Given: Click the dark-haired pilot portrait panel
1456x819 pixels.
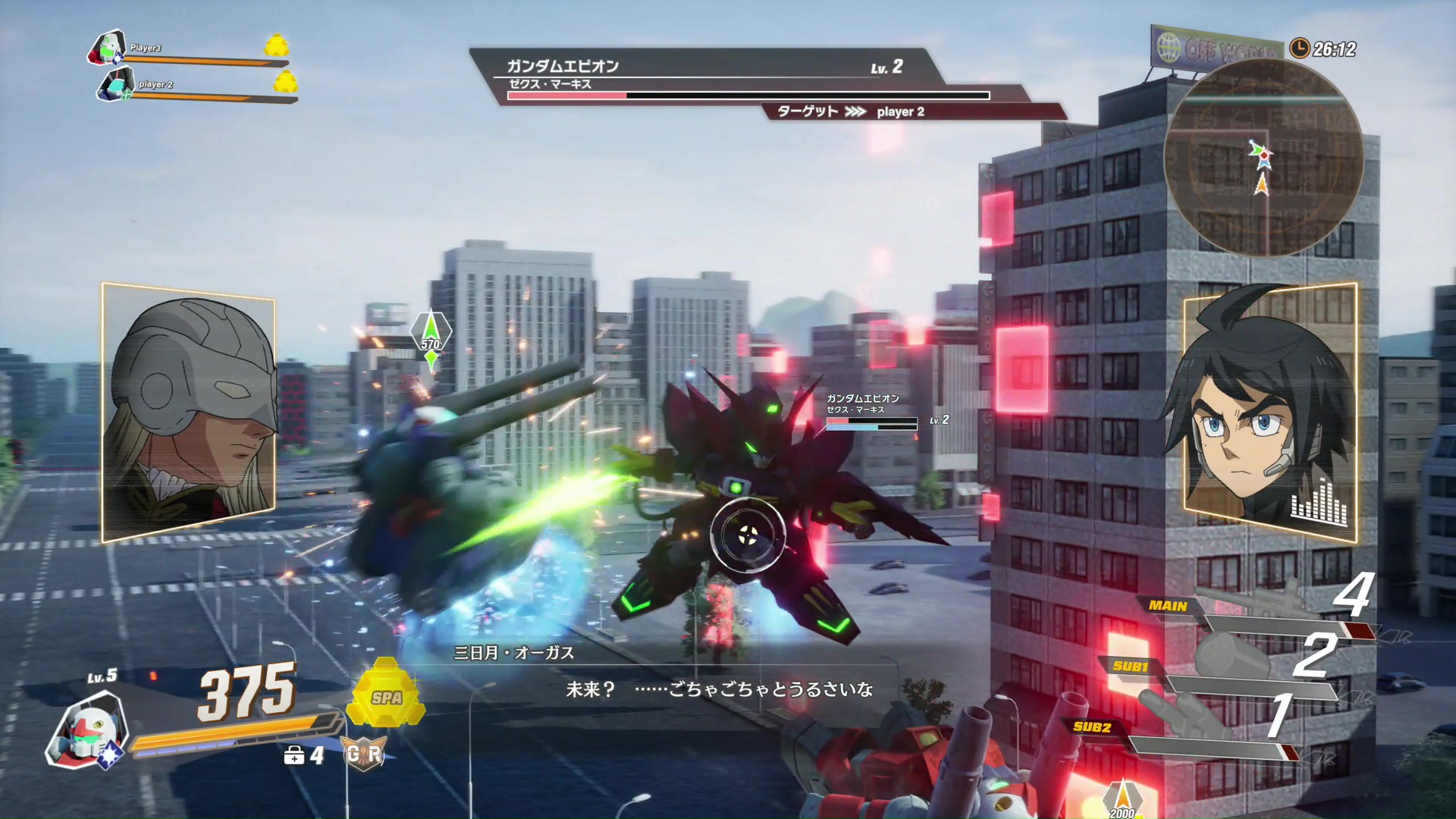Looking at the screenshot, I should point(1269,413).
